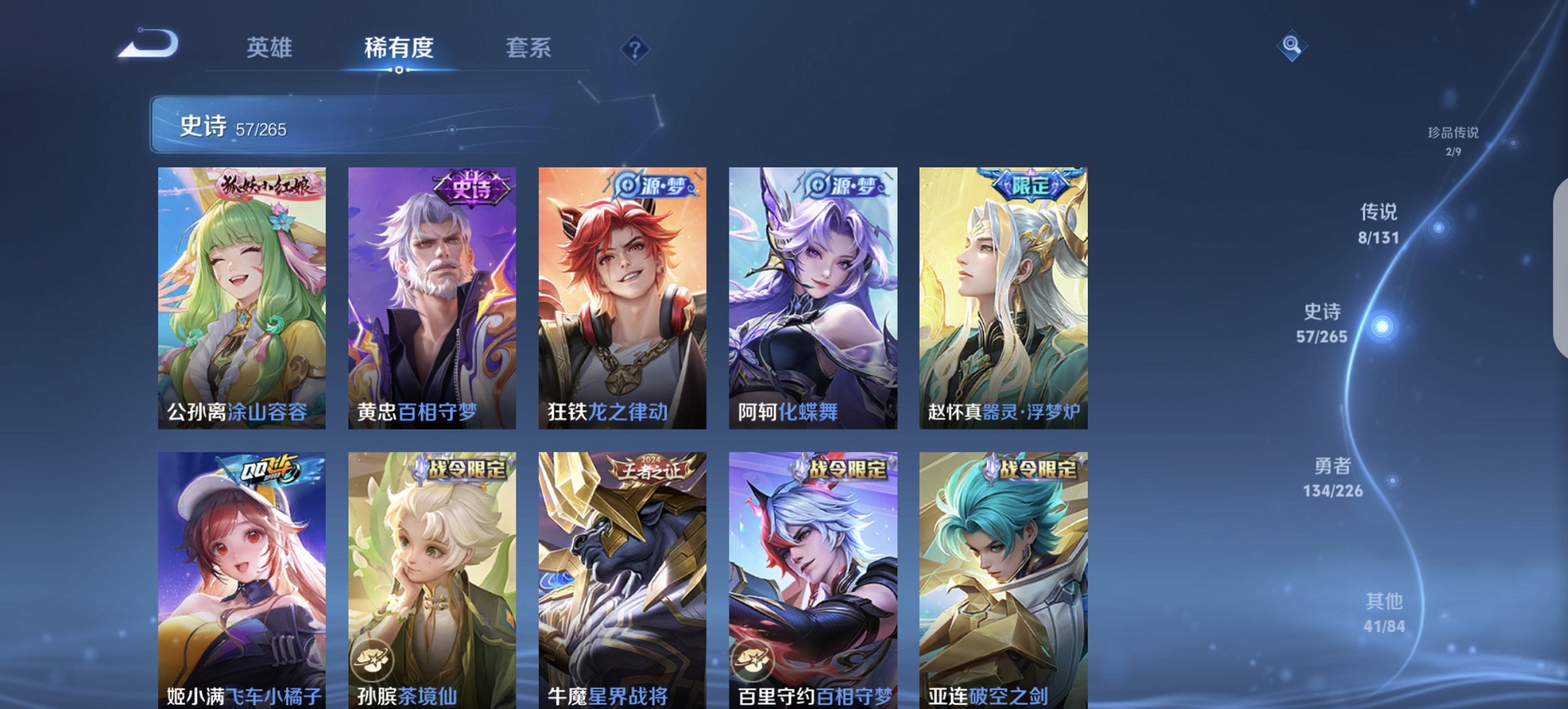Open the search magnifier icon top-right
Viewport: 1568px width, 709px height.
1291,45
